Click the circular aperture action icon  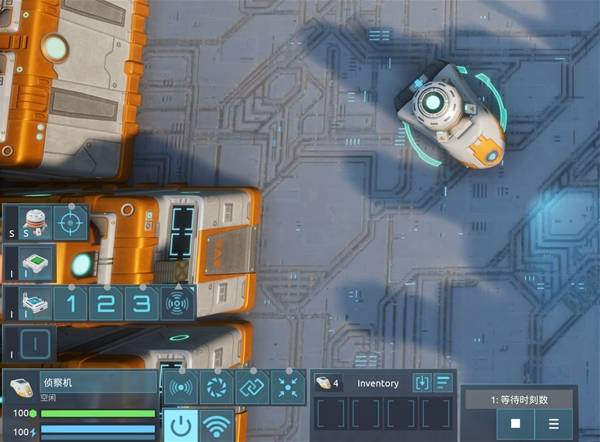(216, 387)
